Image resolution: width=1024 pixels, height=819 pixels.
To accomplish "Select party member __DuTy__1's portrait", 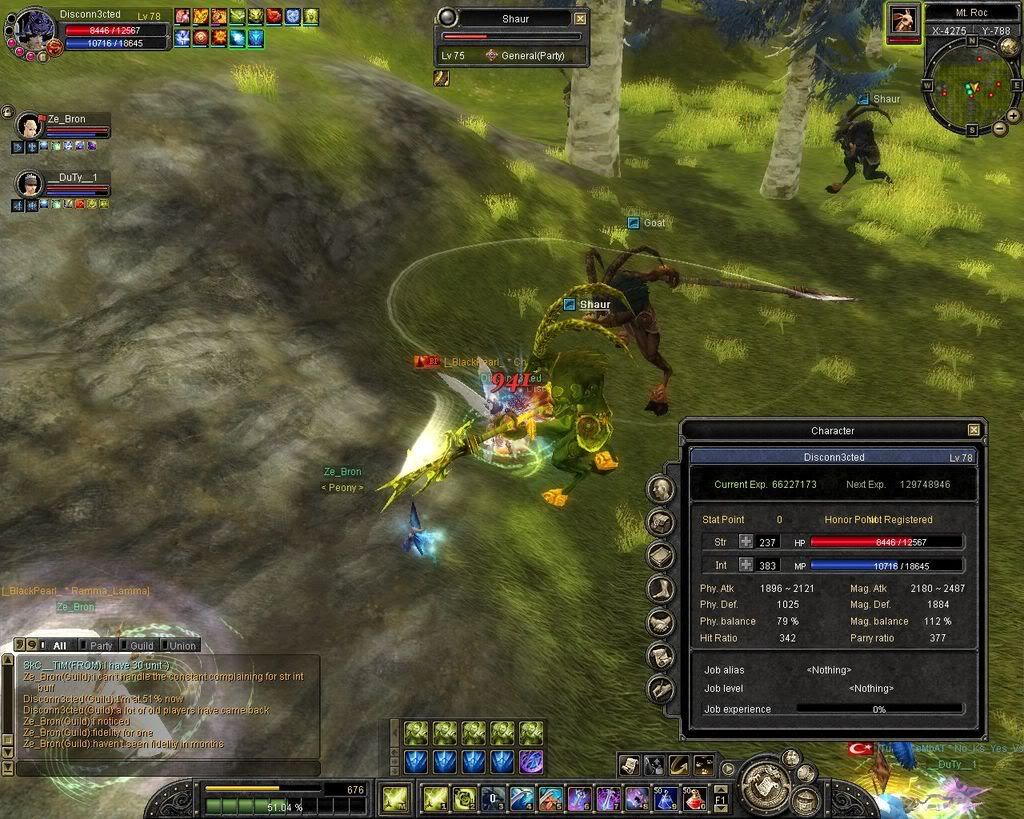I will 28,184.
